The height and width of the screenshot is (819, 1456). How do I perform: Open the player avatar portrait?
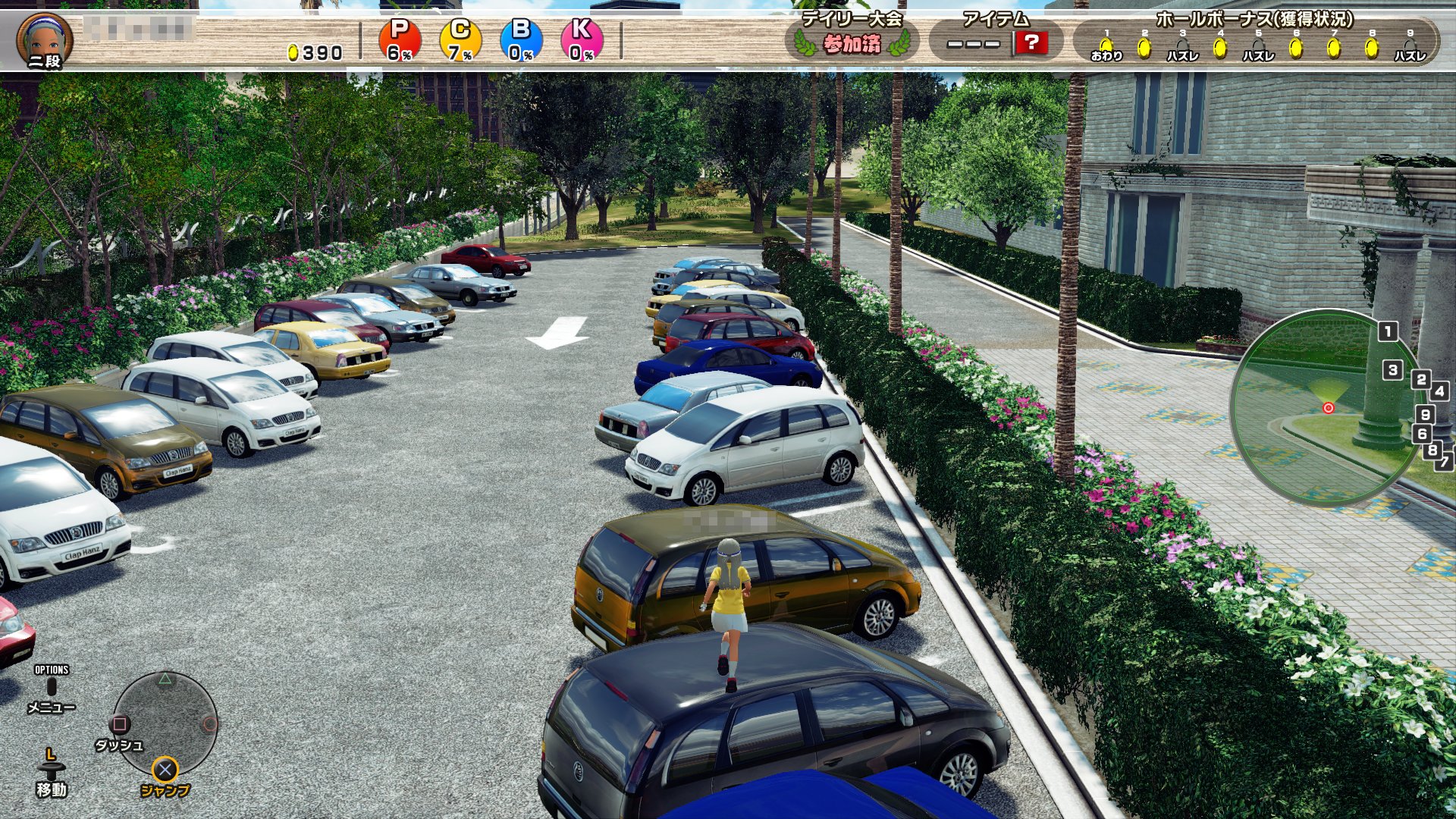pos(45,39)
